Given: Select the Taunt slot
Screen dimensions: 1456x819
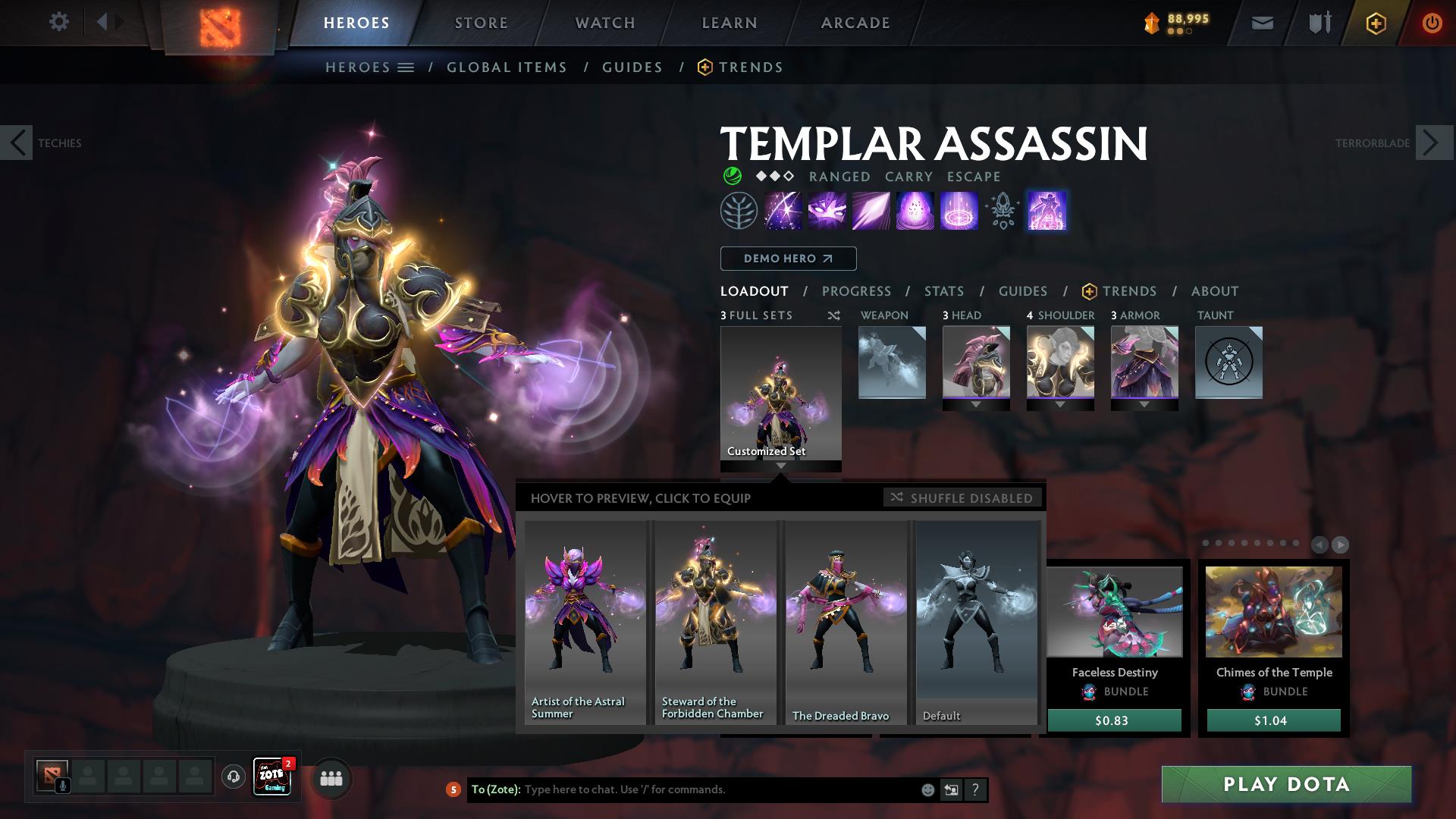Looking at the screenshot, I should [1228, 362].
